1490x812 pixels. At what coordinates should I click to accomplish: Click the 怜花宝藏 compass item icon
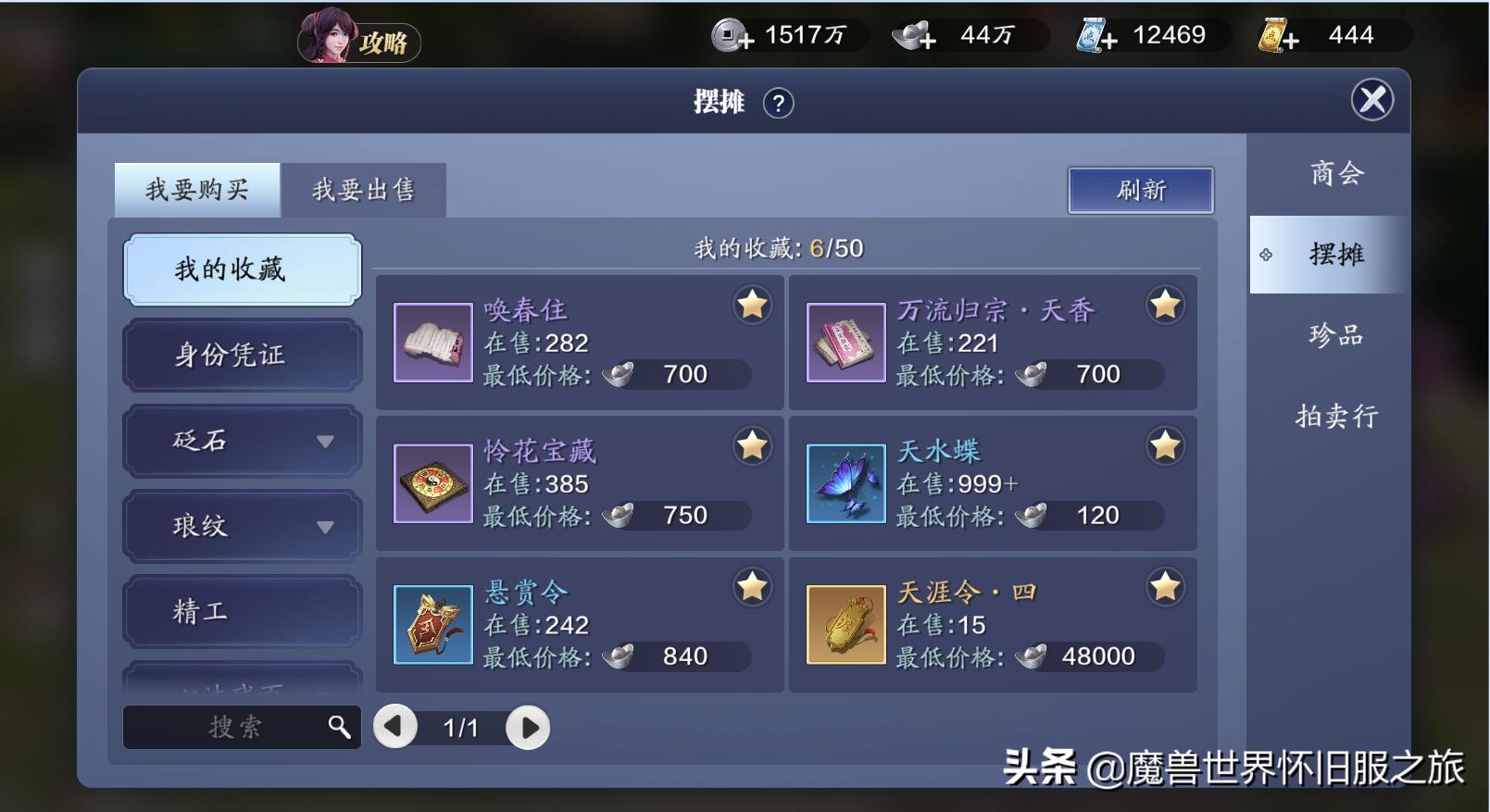[432, 483]
